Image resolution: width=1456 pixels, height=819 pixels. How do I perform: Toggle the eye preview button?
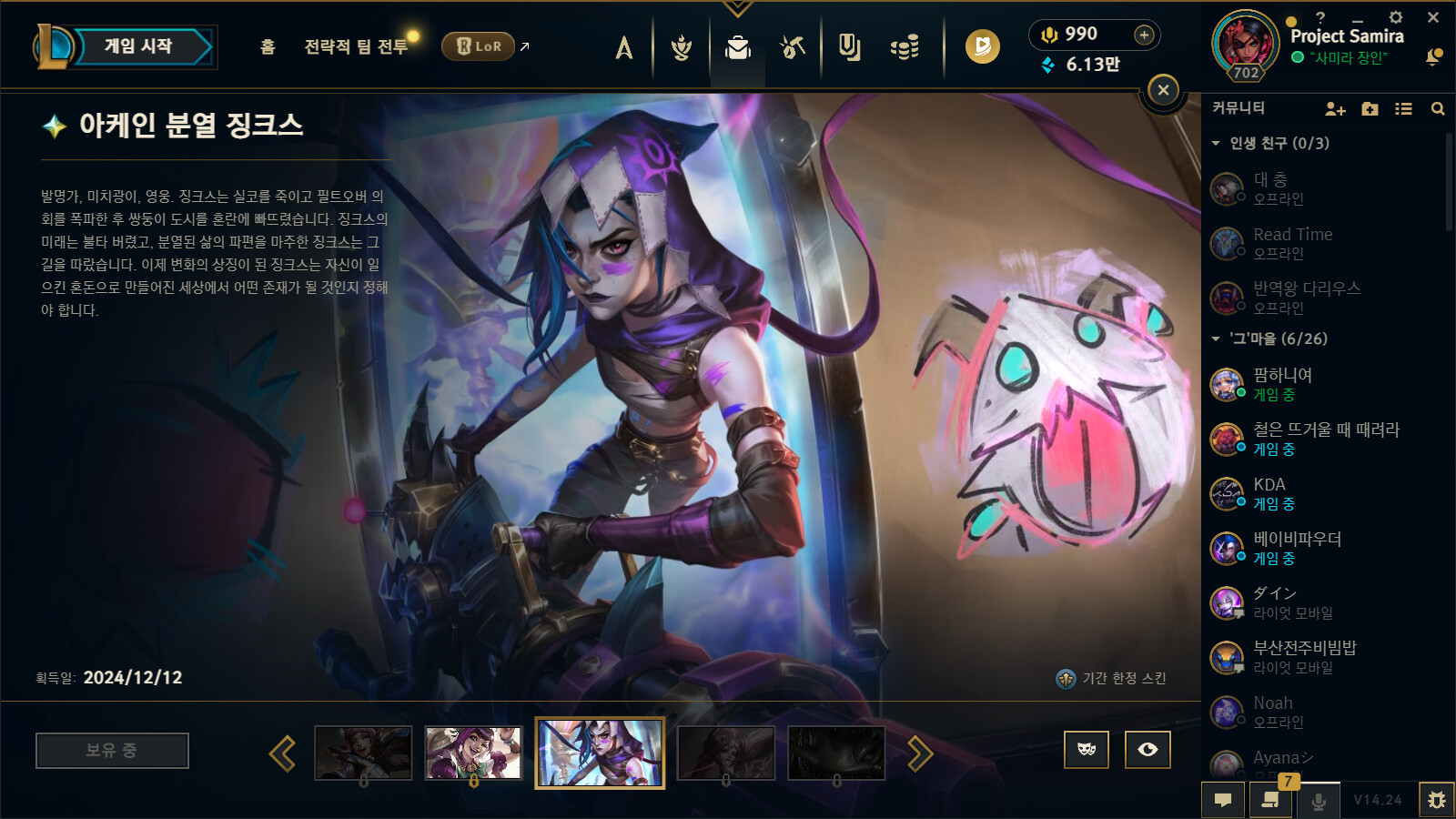coord(1148,750)
